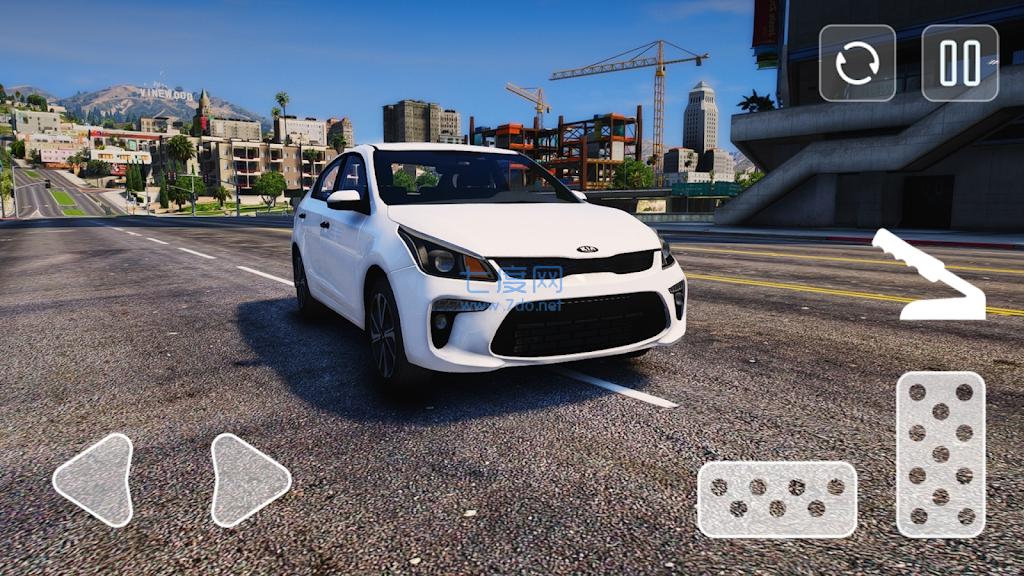Steer right with the right arrow
Screen dimensions: 1024x576
(247, 480)
